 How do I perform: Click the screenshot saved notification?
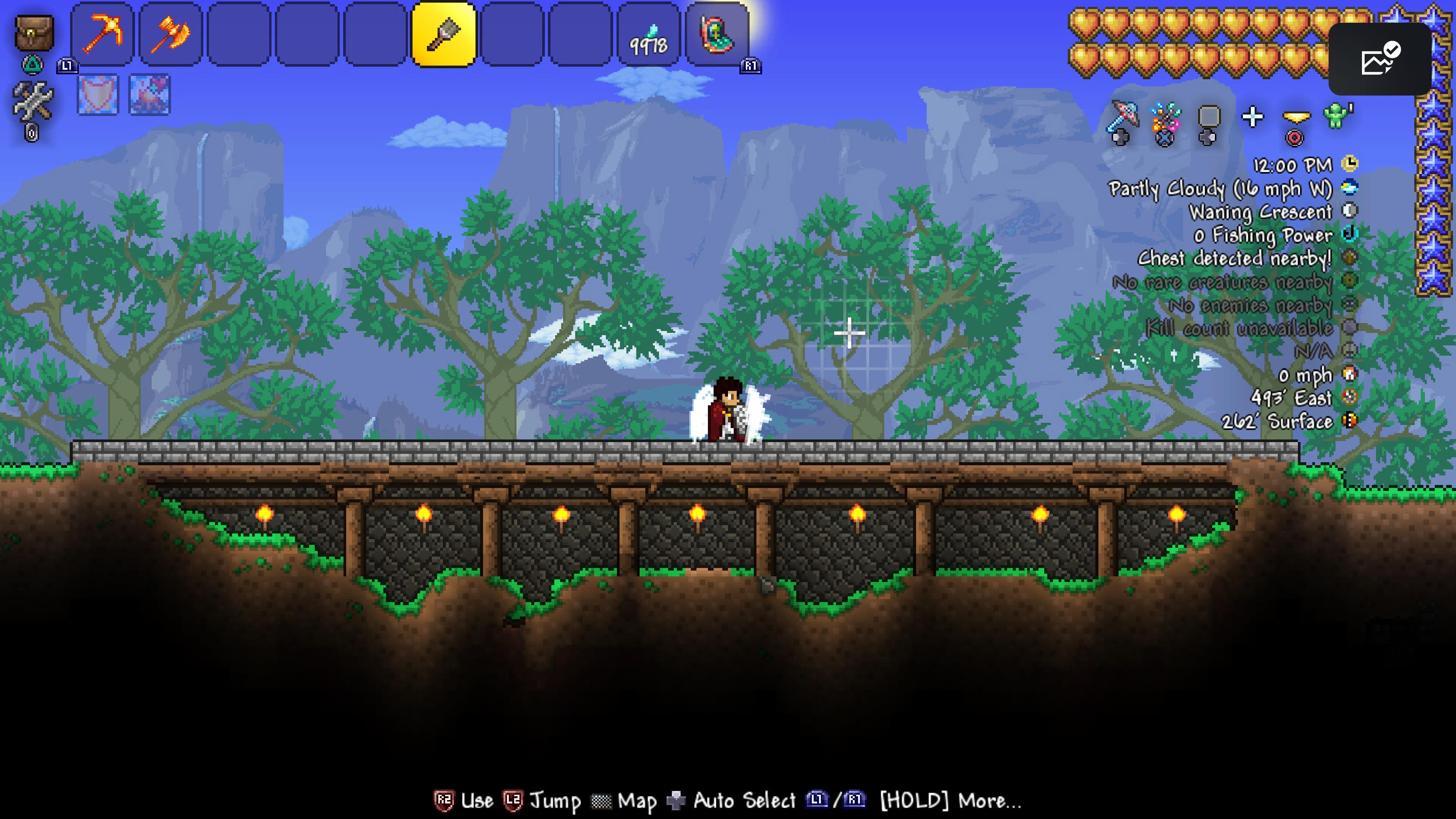(x=1379, y=59)
